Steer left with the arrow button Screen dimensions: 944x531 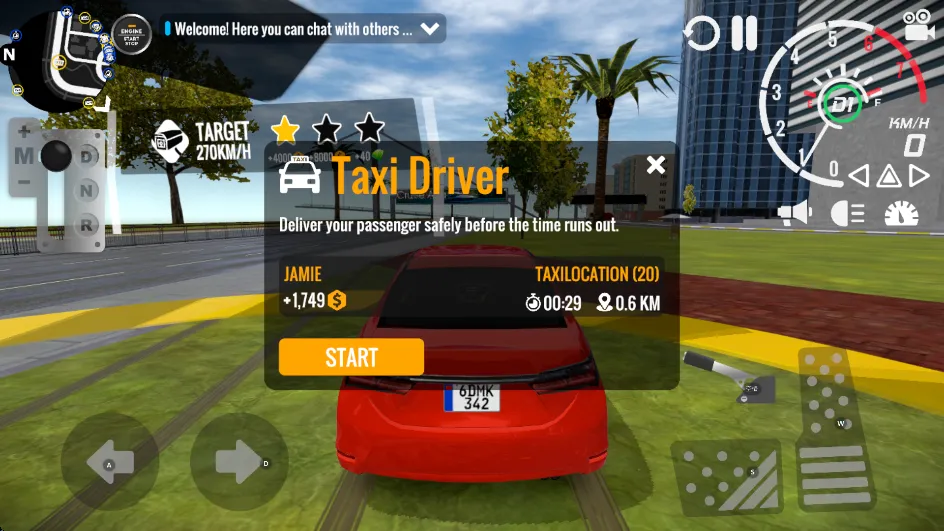click(109, 462)
